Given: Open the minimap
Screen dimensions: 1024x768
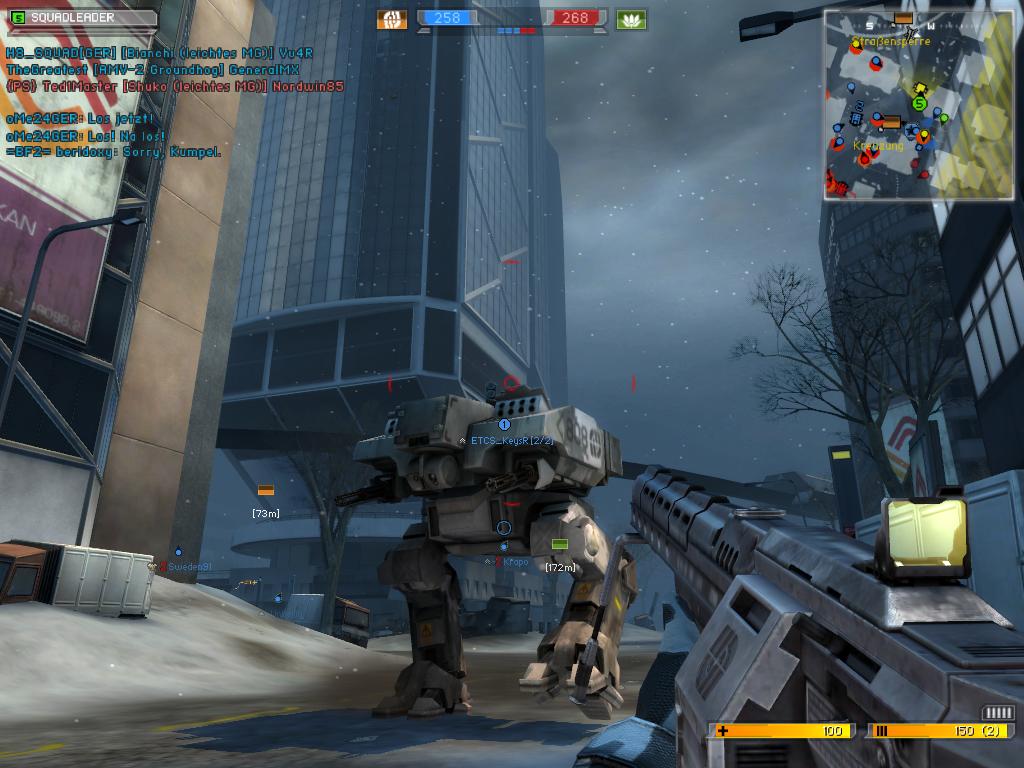Looking at the screenshot, I should click(x=919, y=104).
